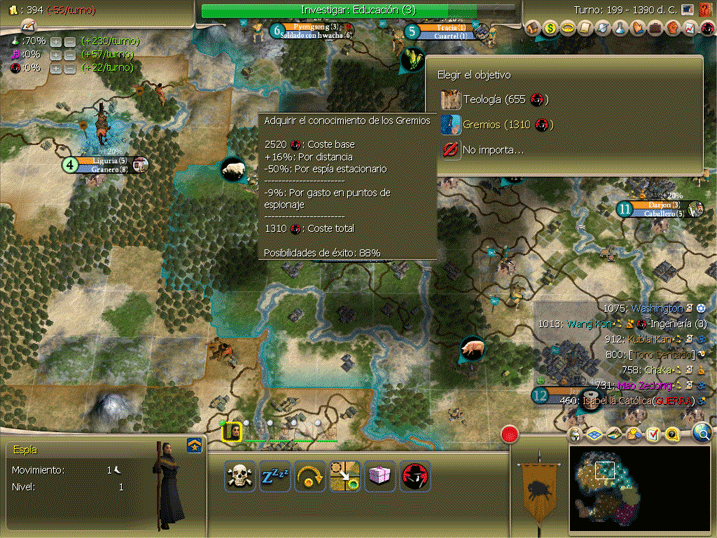Skip the turn with the circular arrow
The height and width of the screenshot is (538, 717).
(x=310, y=476)
